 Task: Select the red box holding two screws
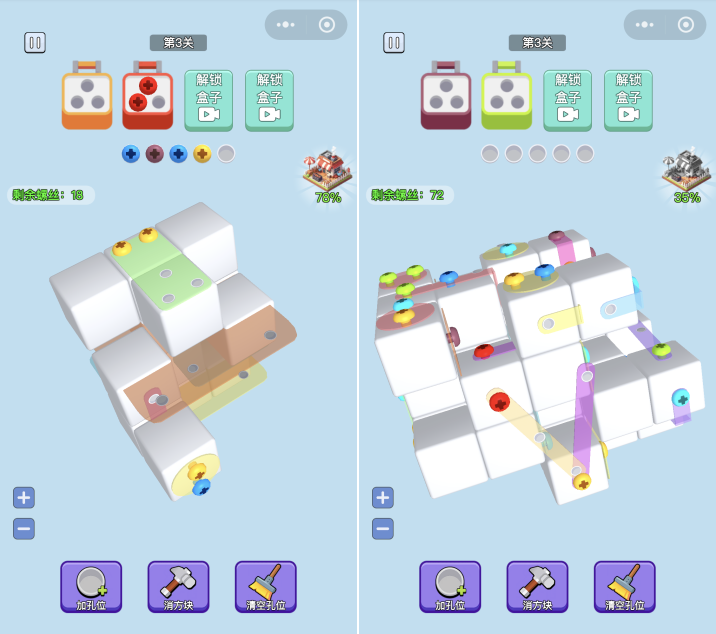[x=147, y=96]
